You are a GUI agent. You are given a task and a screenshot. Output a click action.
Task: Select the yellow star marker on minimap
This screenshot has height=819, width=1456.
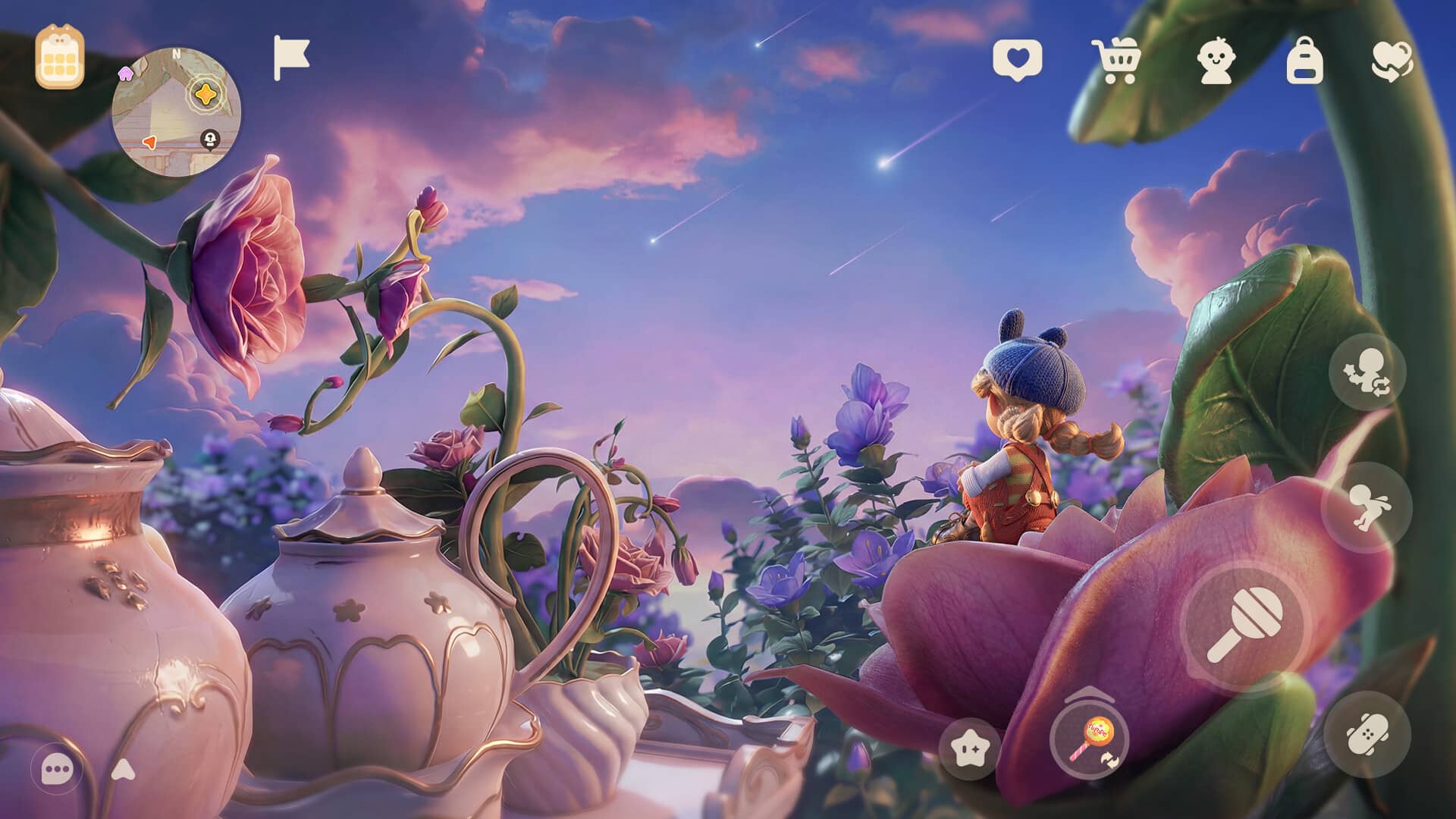point(204,94)
